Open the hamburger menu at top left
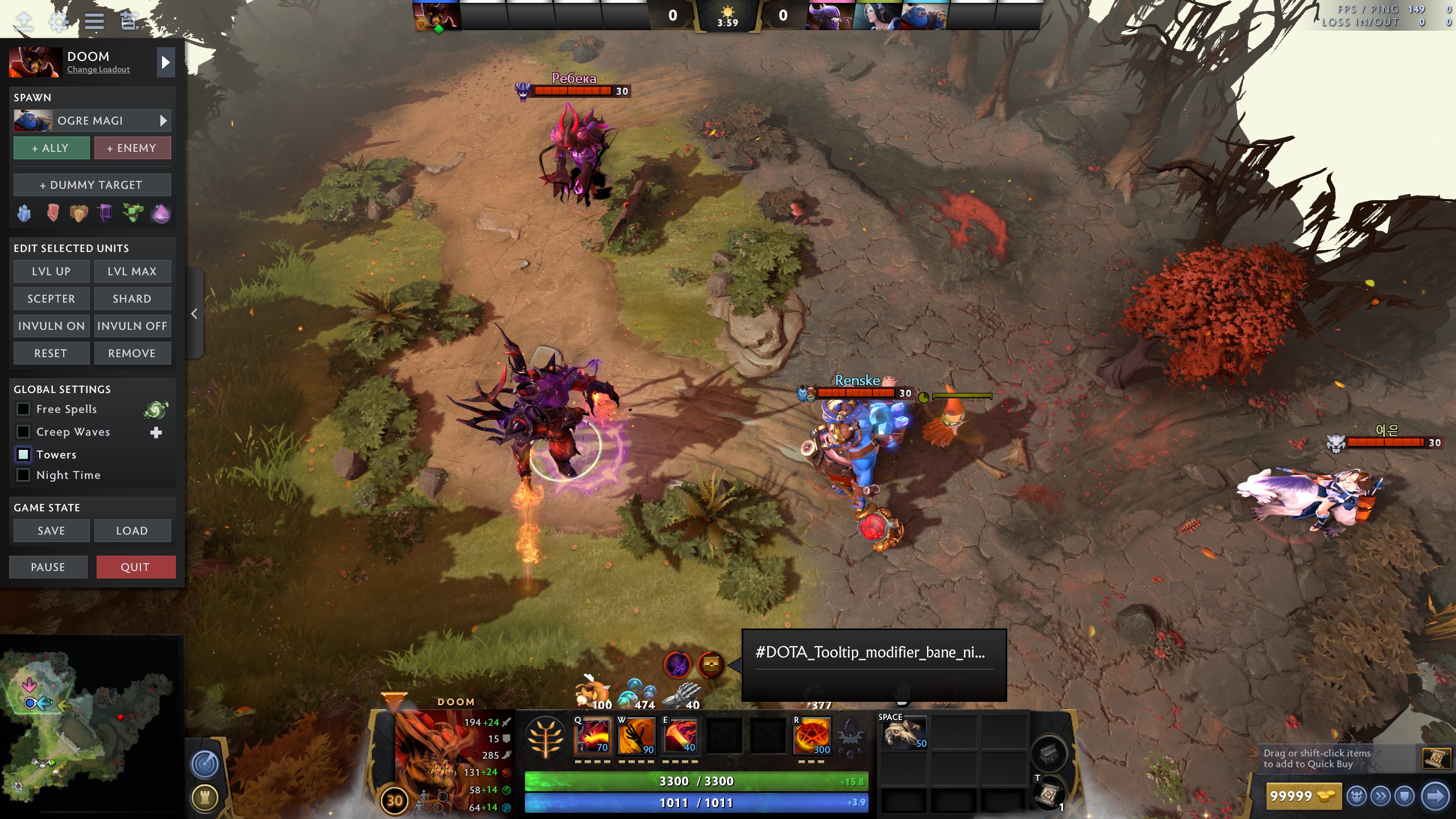This screenshot has height=819, width=1456. point(94,22)
